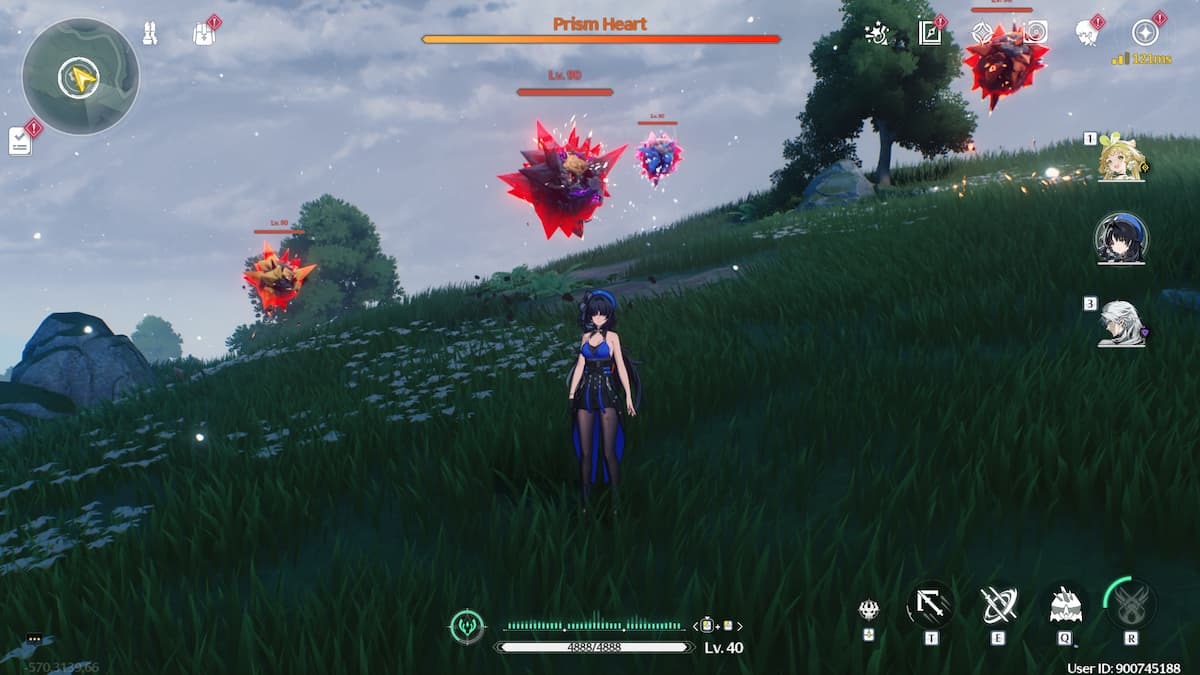Switch to the blonde party character

click(x=1121, y=158)
